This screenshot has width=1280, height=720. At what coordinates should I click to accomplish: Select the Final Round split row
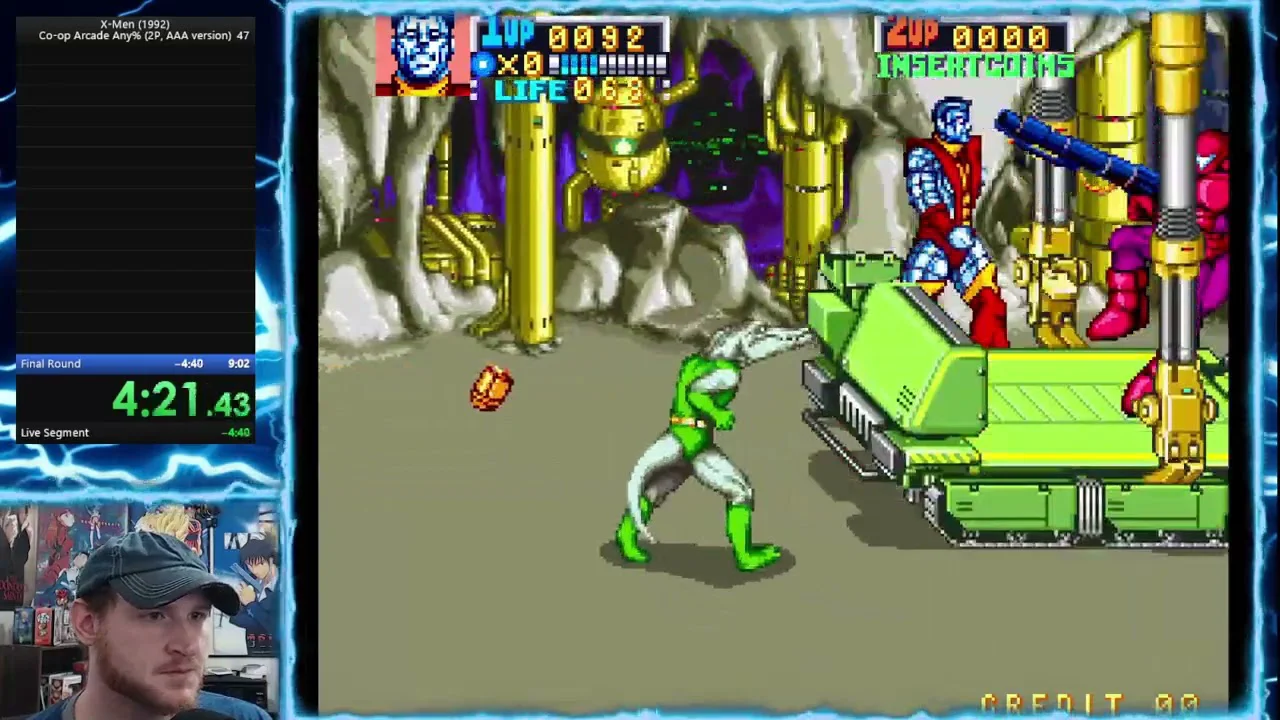click(135, 363)
